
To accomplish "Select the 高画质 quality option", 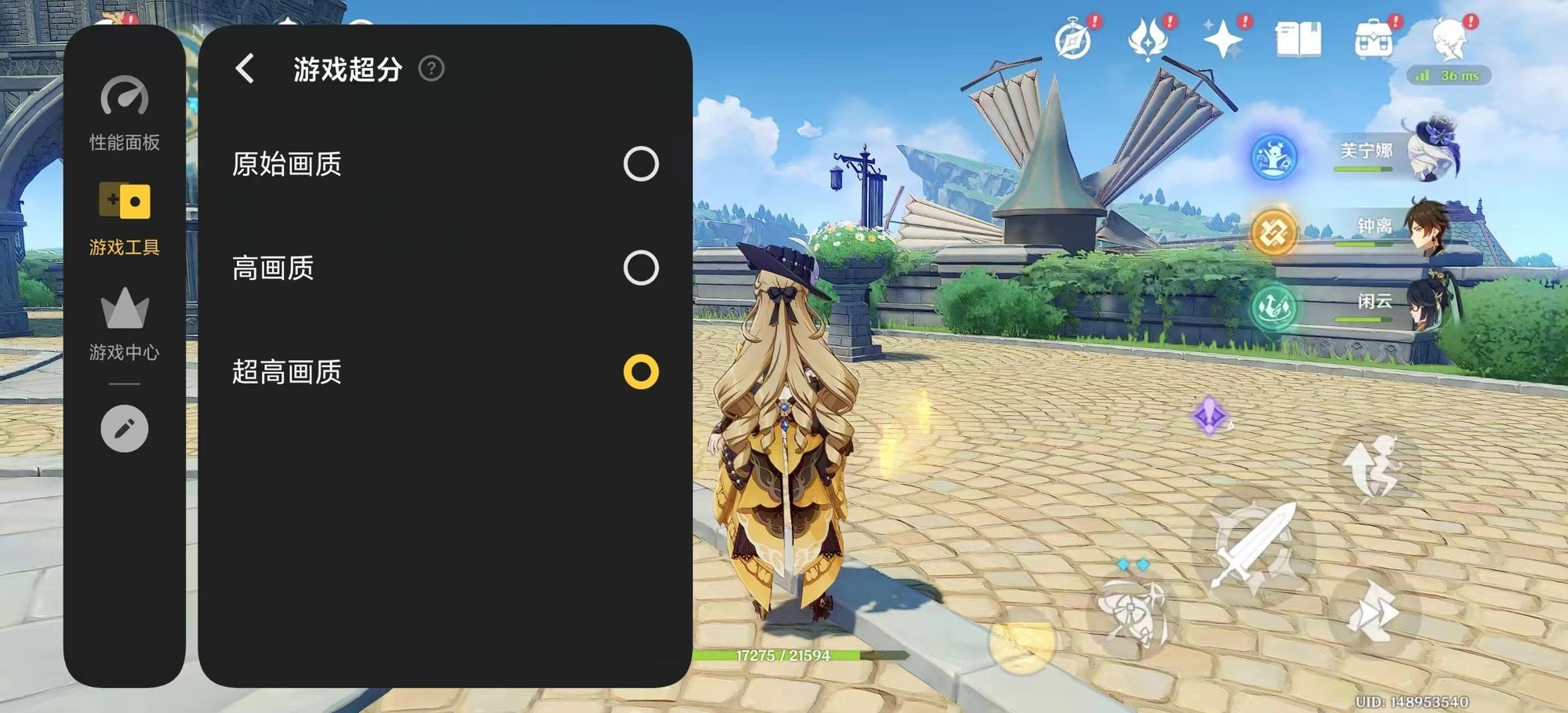I will [x=641, y=269].
